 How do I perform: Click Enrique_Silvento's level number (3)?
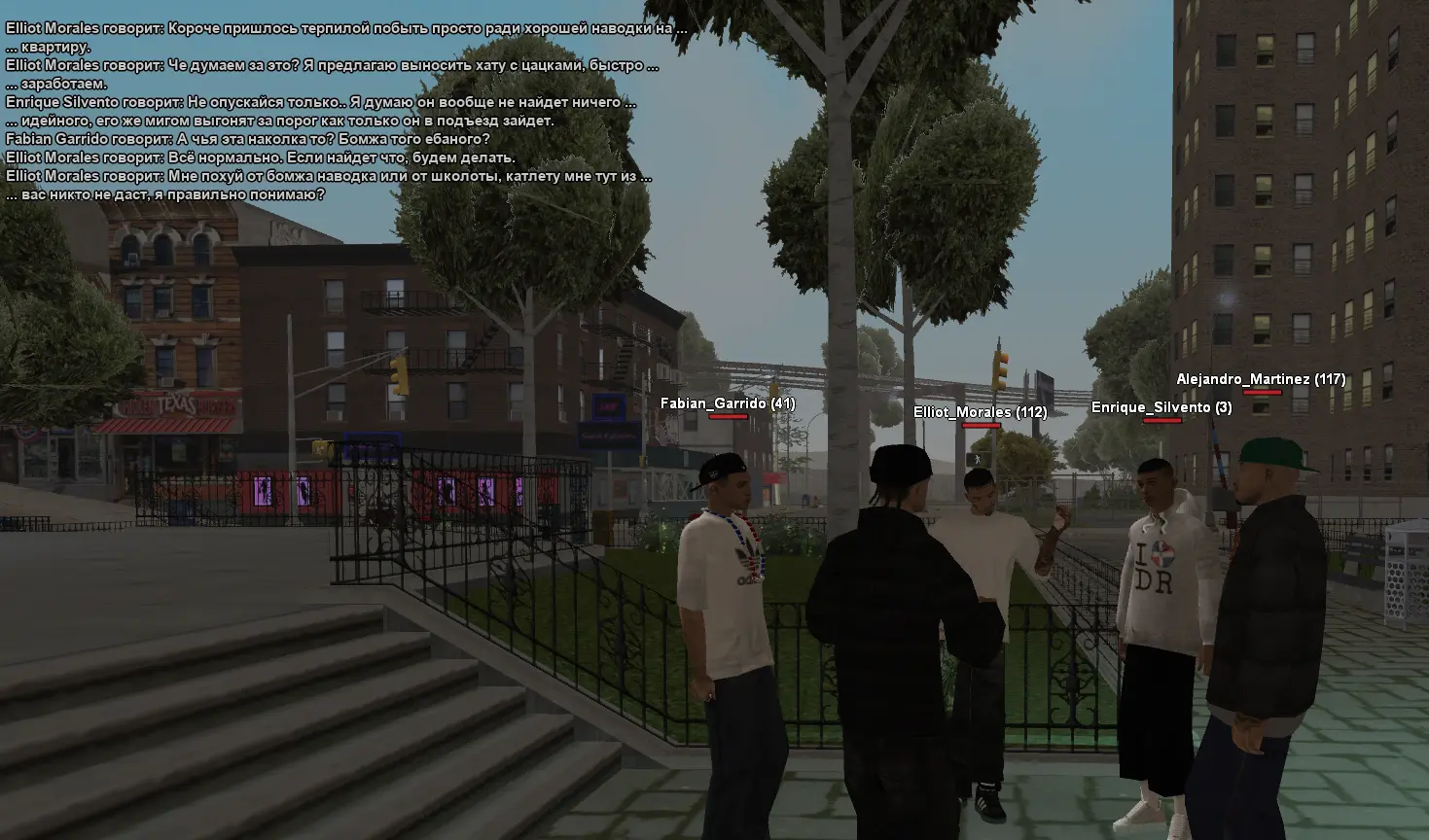[1223, 407]
